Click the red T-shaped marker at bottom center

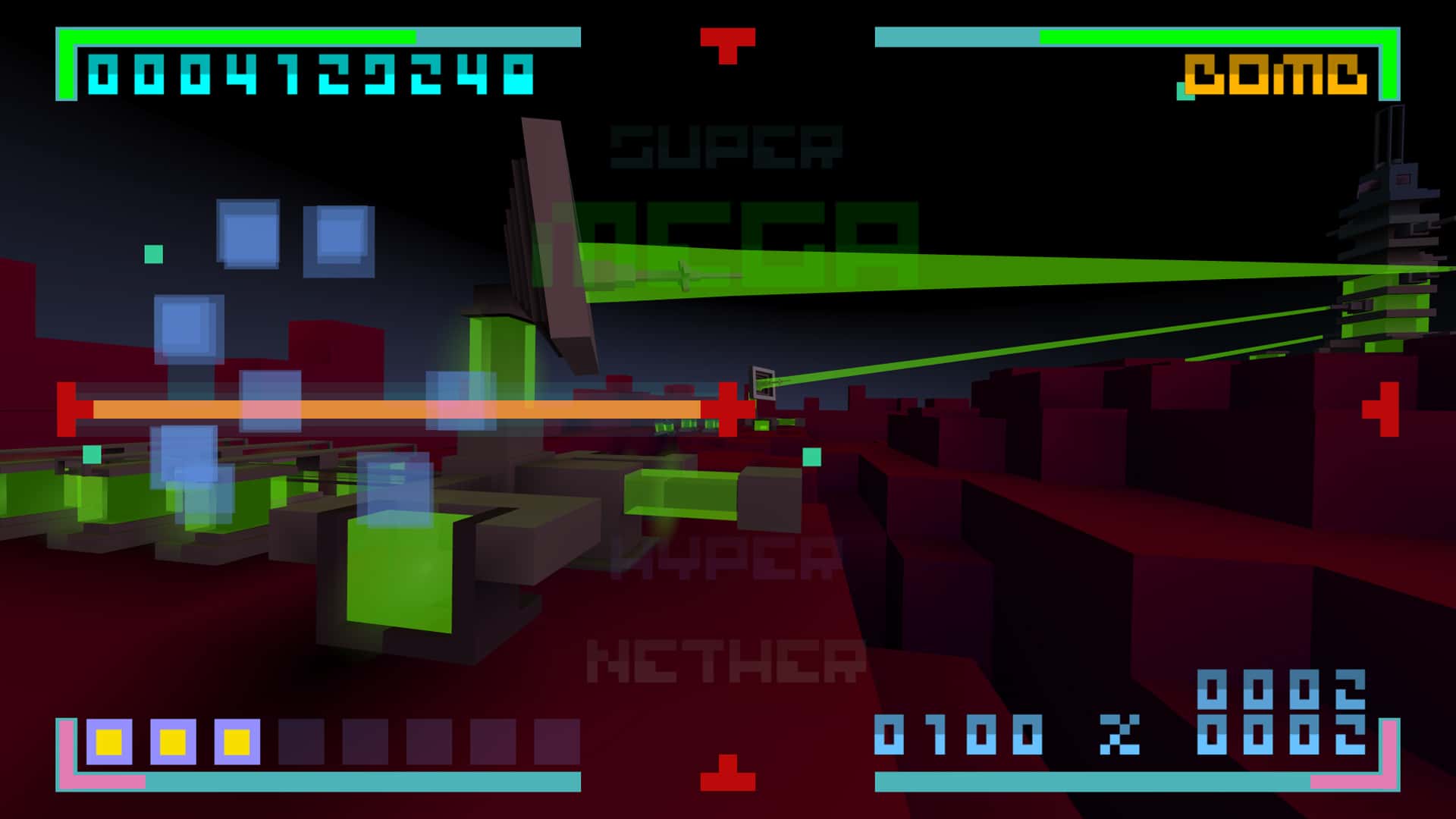(x=730, y=773)
